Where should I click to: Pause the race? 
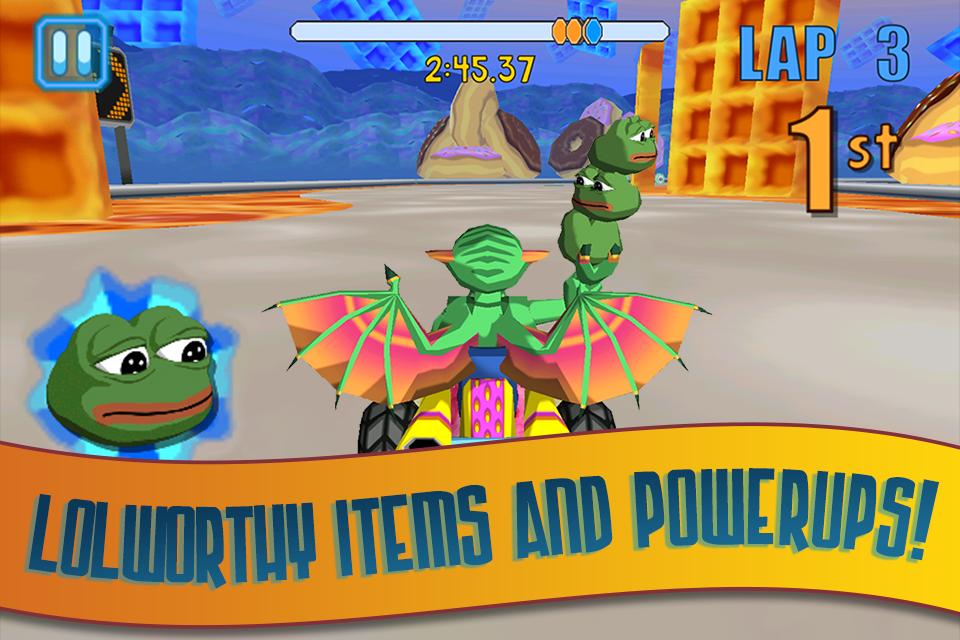coord(68,51)
